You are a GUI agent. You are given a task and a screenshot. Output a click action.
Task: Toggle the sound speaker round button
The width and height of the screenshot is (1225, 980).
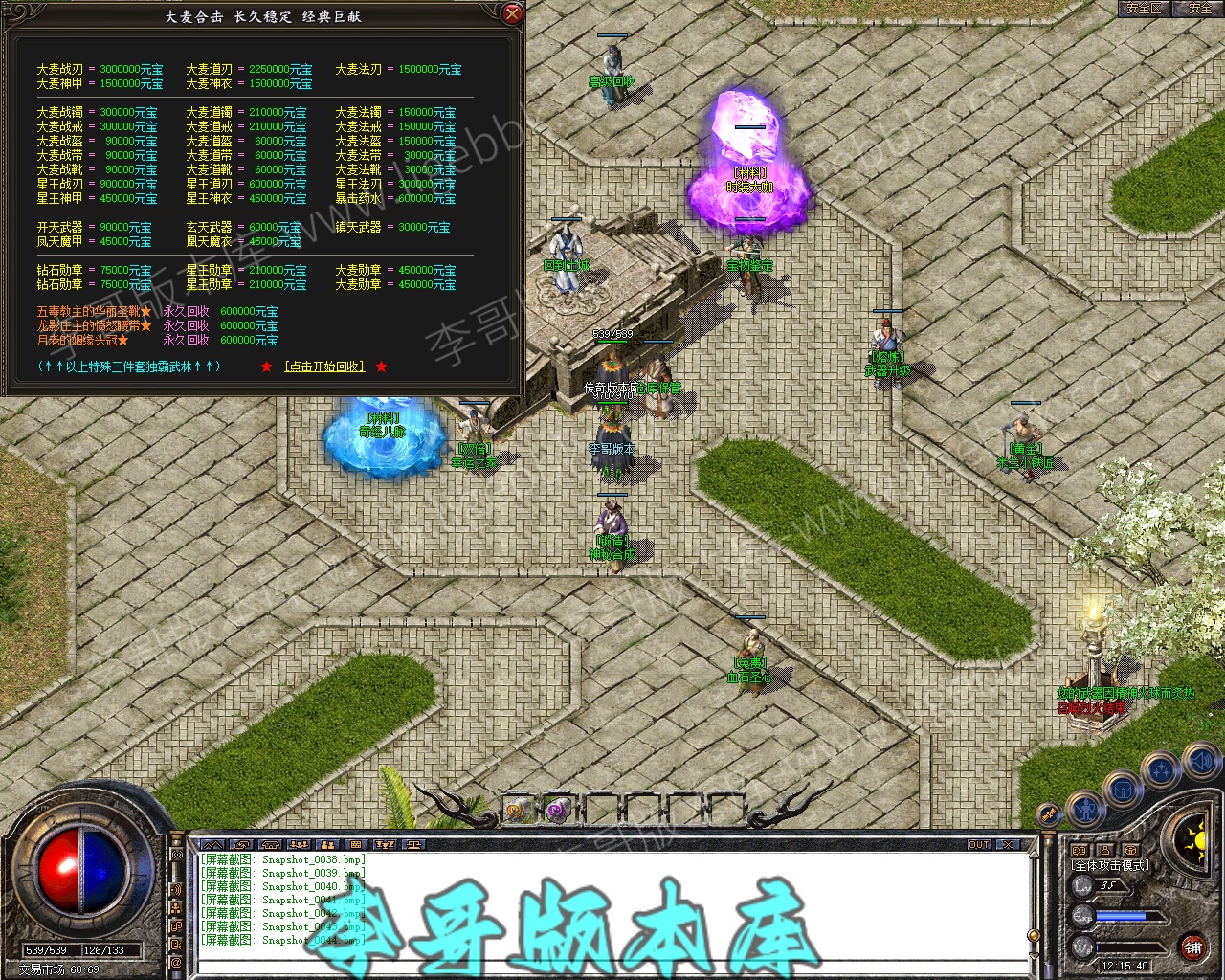pos(1200,762)
